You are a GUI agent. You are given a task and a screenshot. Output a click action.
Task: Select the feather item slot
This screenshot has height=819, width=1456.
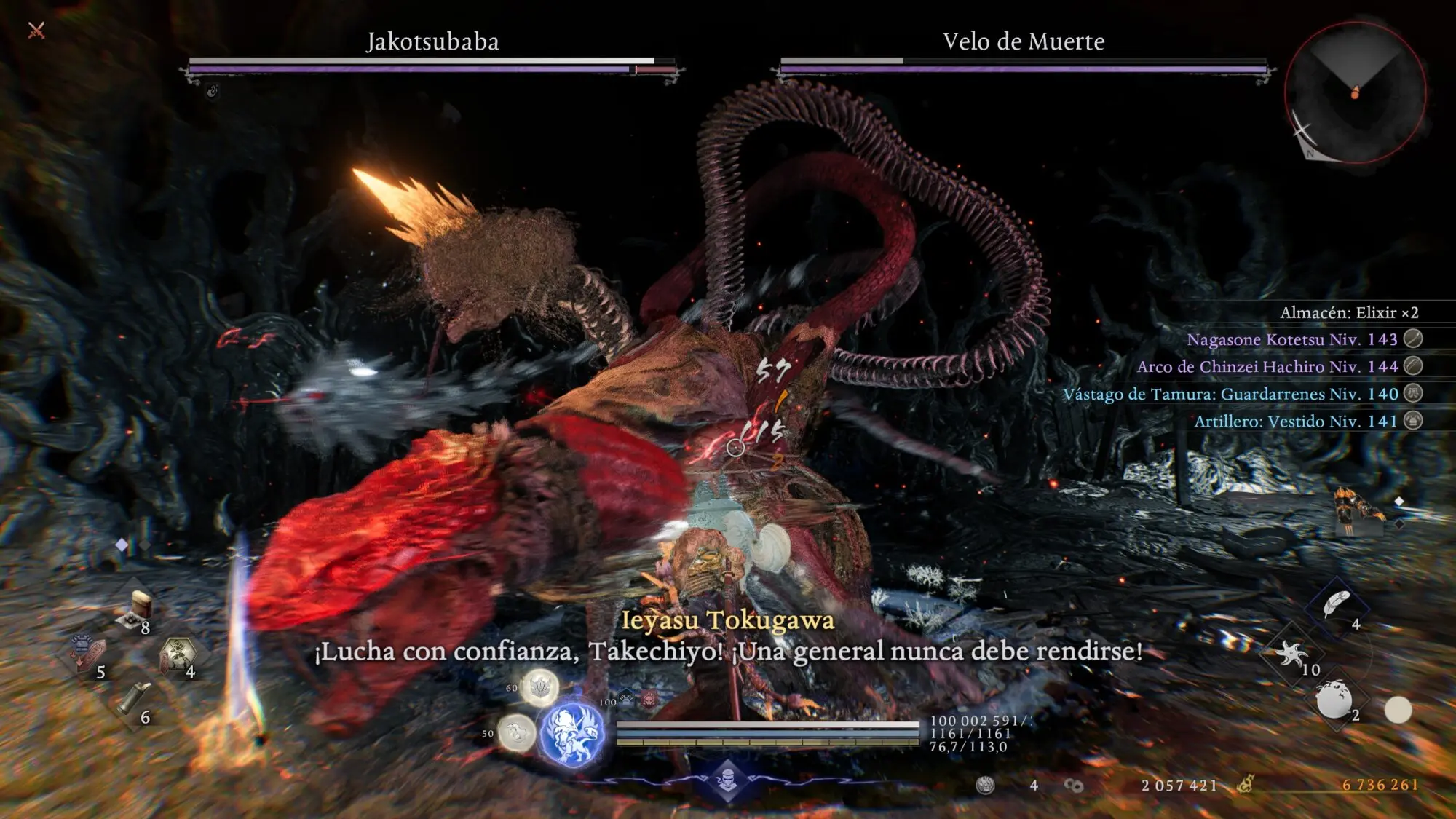point(1336,604)
